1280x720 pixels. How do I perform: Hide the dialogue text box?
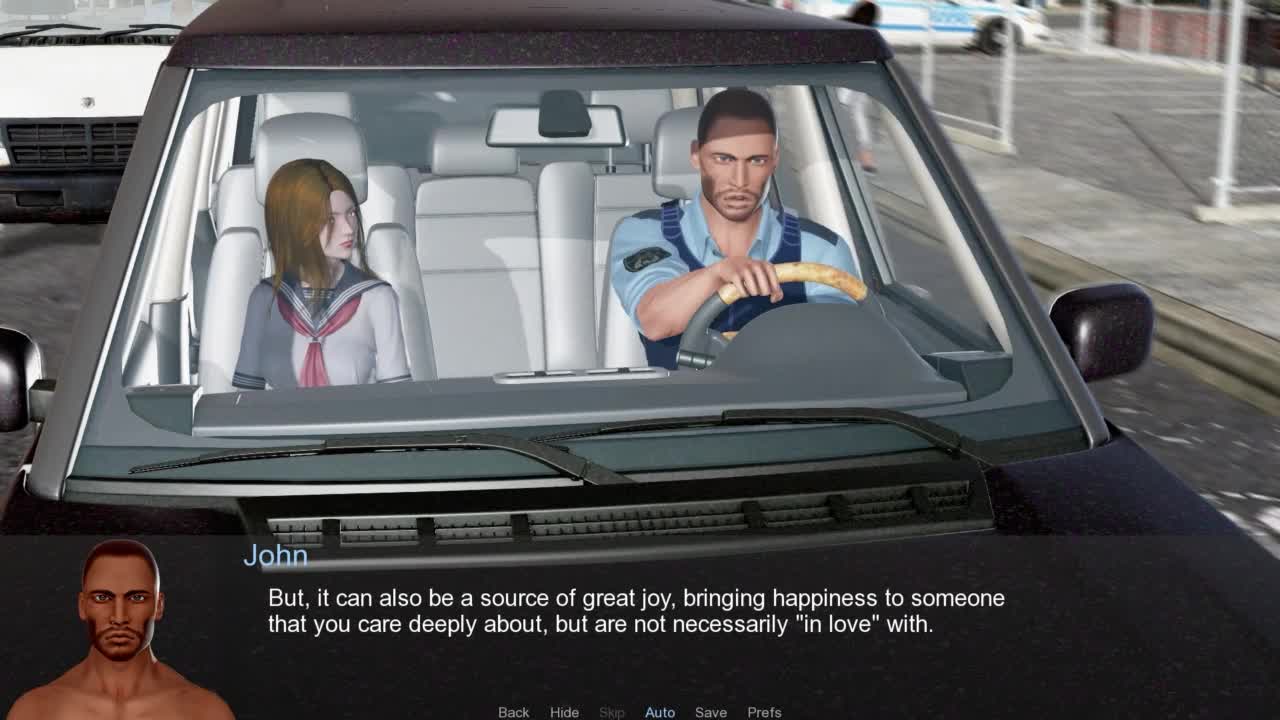(564, 712)
